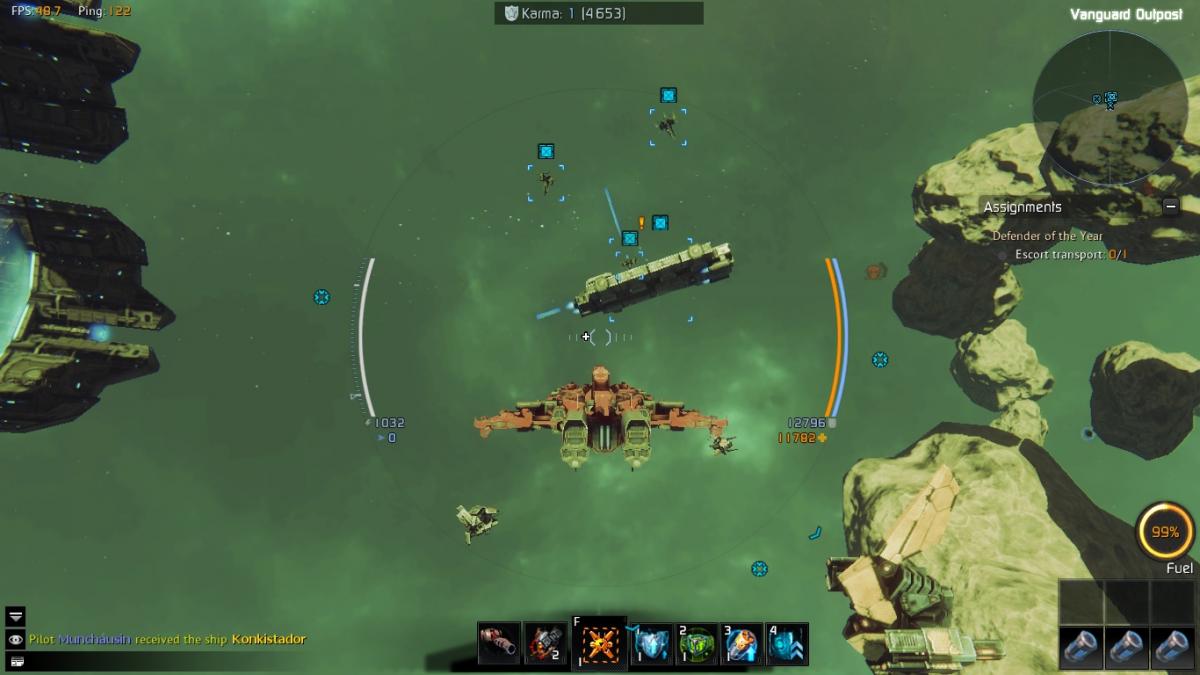Select the missile slot with count 2
The width and height of the screenshot is (1200, 675).
coord(545,644)
